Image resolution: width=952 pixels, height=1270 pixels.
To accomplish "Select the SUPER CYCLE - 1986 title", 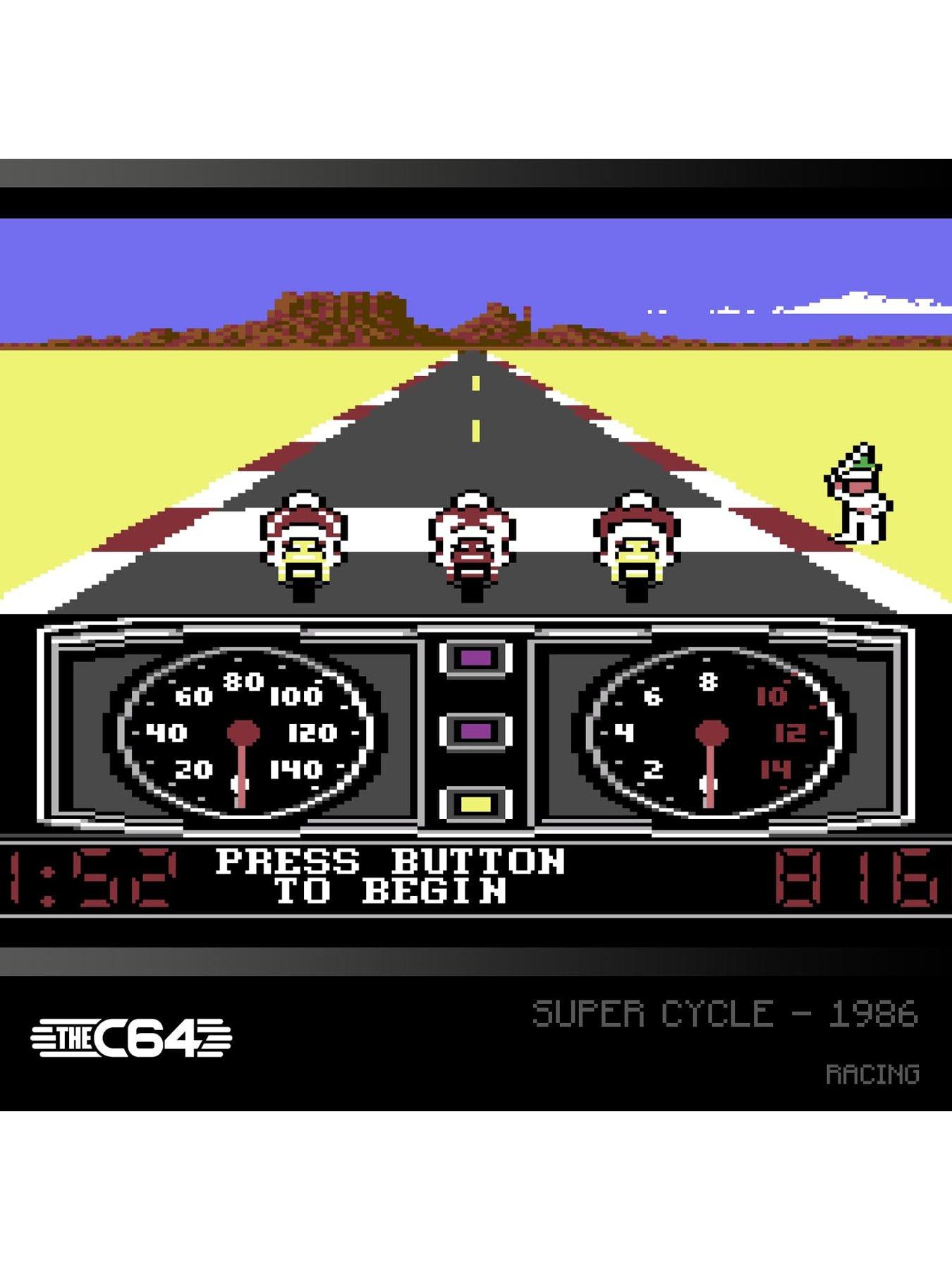I will [x=726, y=1012].
